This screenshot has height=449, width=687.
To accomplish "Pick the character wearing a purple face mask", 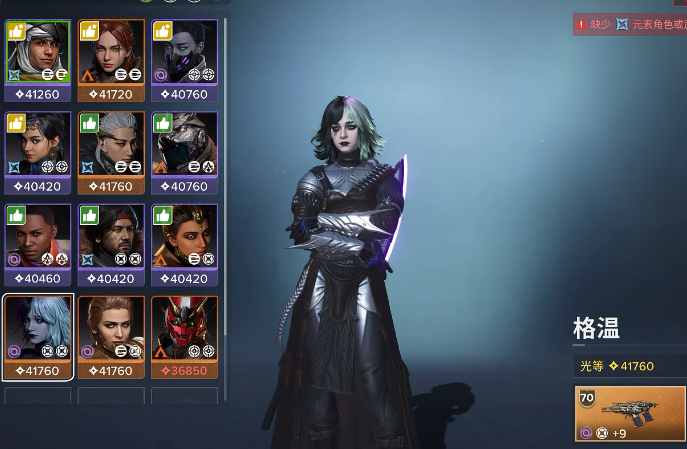I will tap(184, 52).
